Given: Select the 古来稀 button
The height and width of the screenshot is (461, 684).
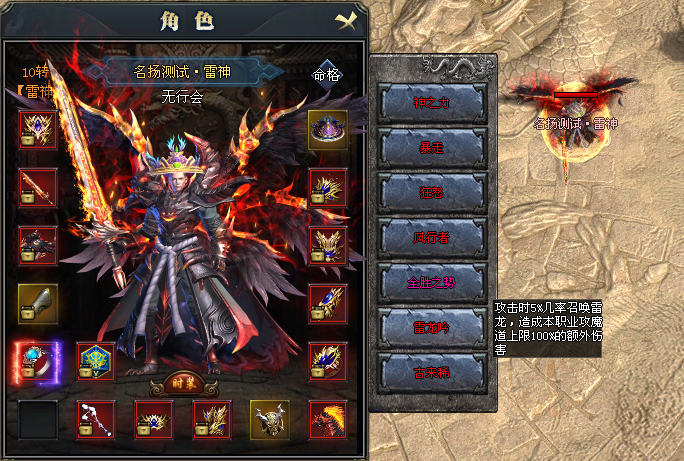Looking at the screenshot, I should point(433,372).
